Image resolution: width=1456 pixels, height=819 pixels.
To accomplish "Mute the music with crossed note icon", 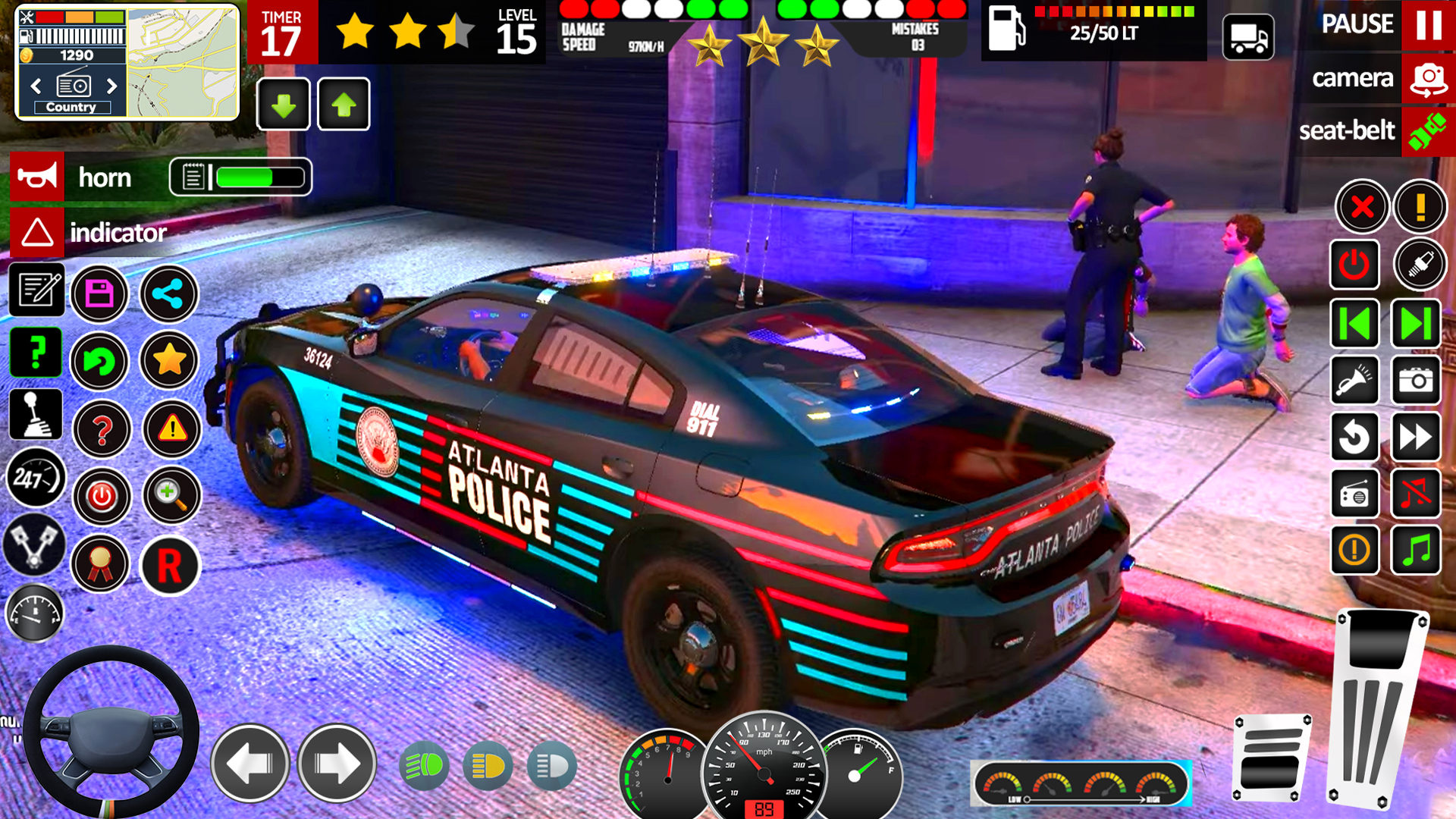I will click(x=1417, y=493).
